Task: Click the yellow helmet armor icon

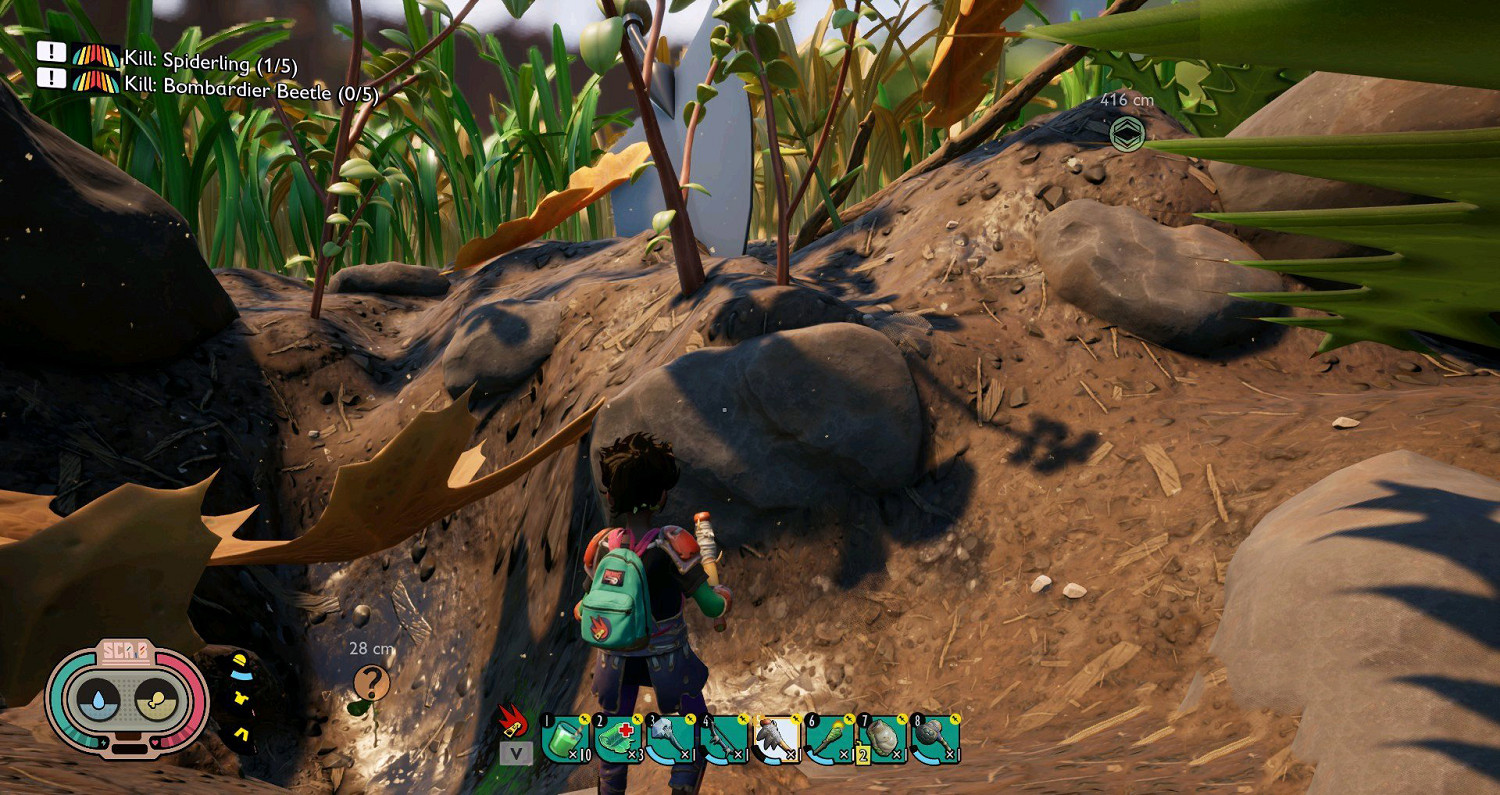Action: point(240,661)
